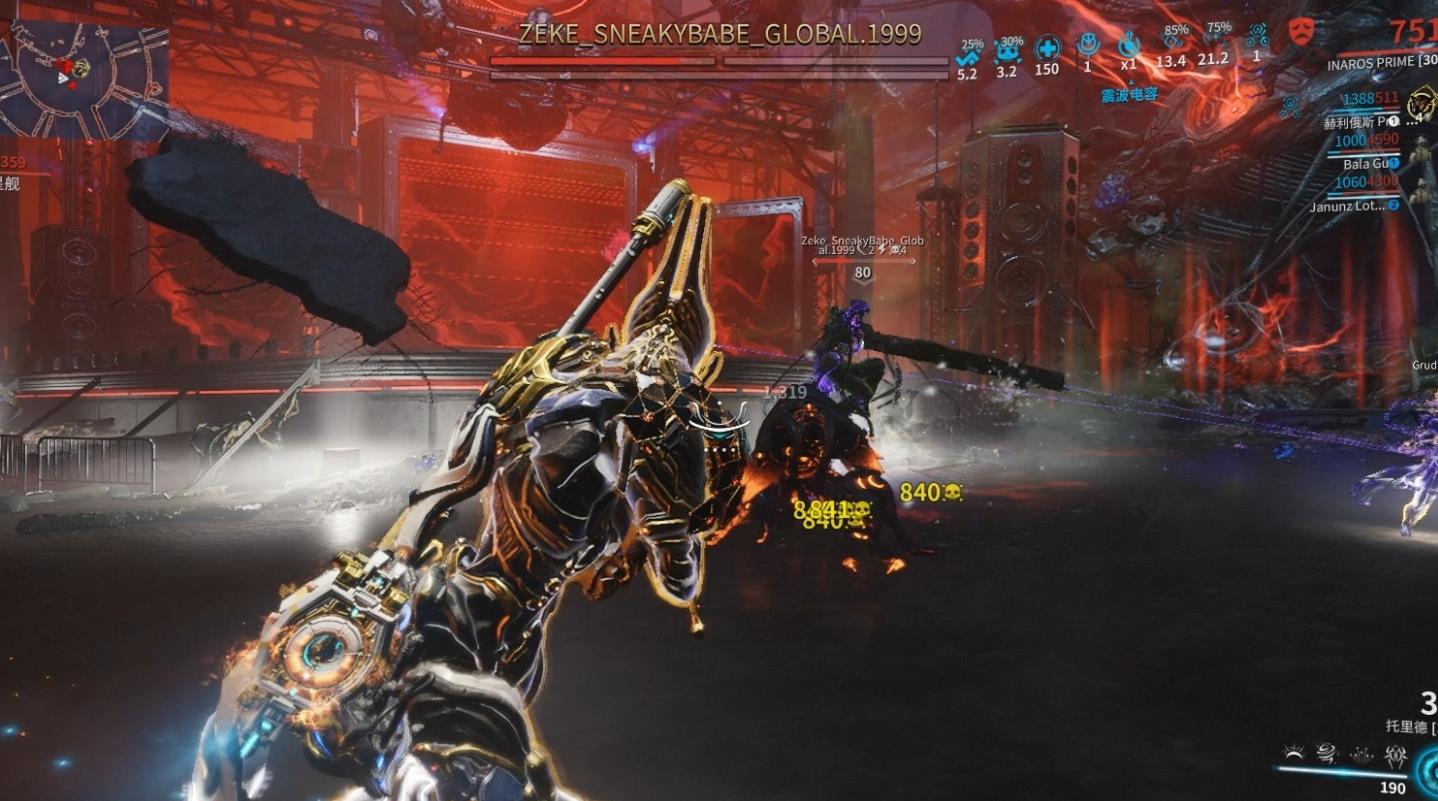Trigger the Sandstorm tornado ability icon
The width and height of the screenshot is (1438, 801).
click(1328, 755)
